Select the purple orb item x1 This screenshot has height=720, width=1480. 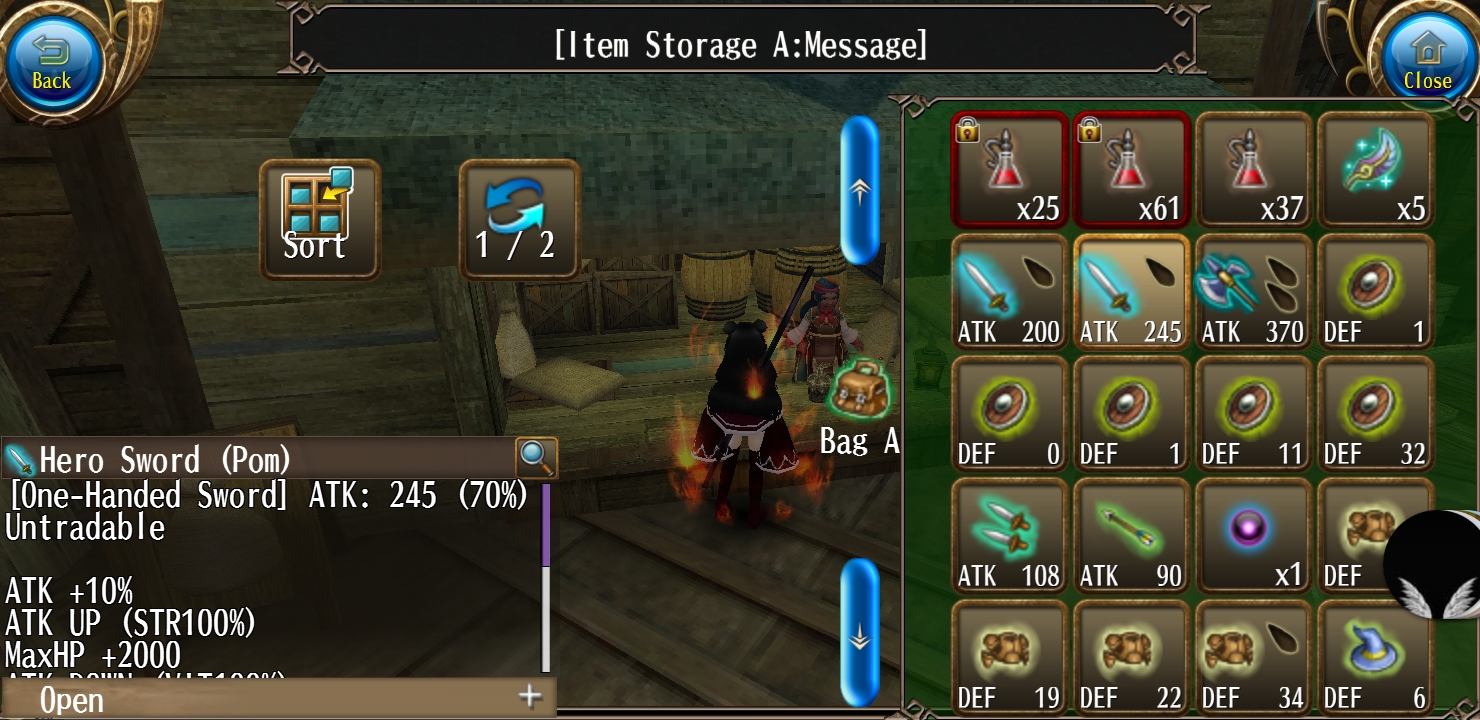(1253, 535)
